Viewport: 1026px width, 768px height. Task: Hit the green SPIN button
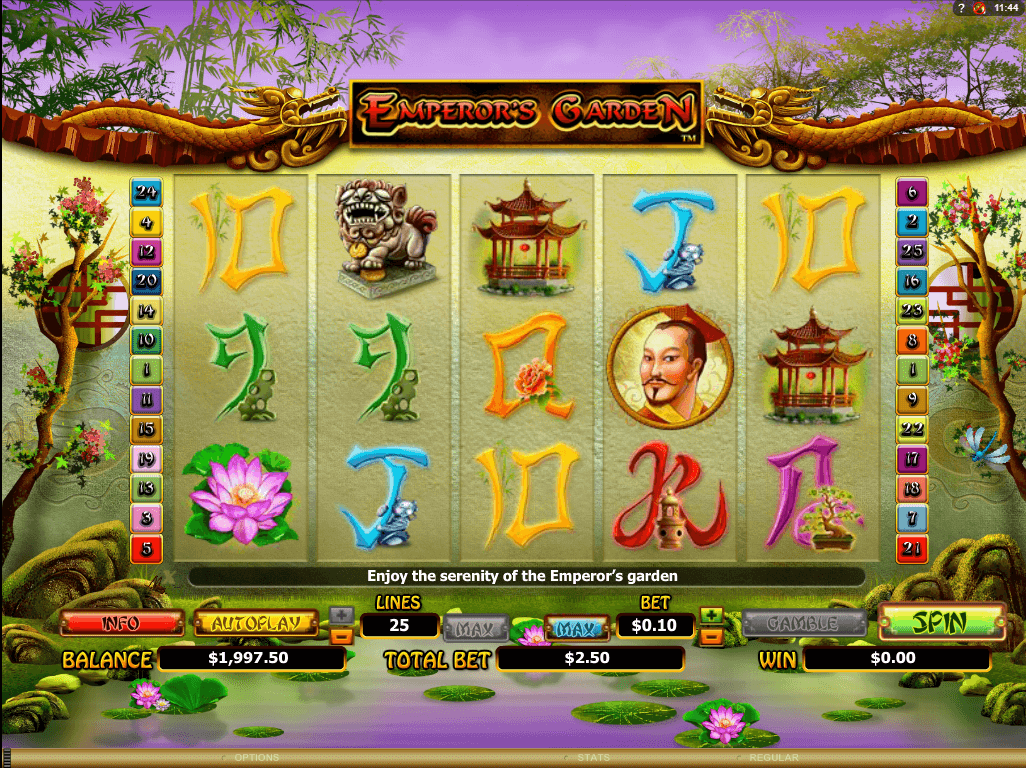point(941,623)
